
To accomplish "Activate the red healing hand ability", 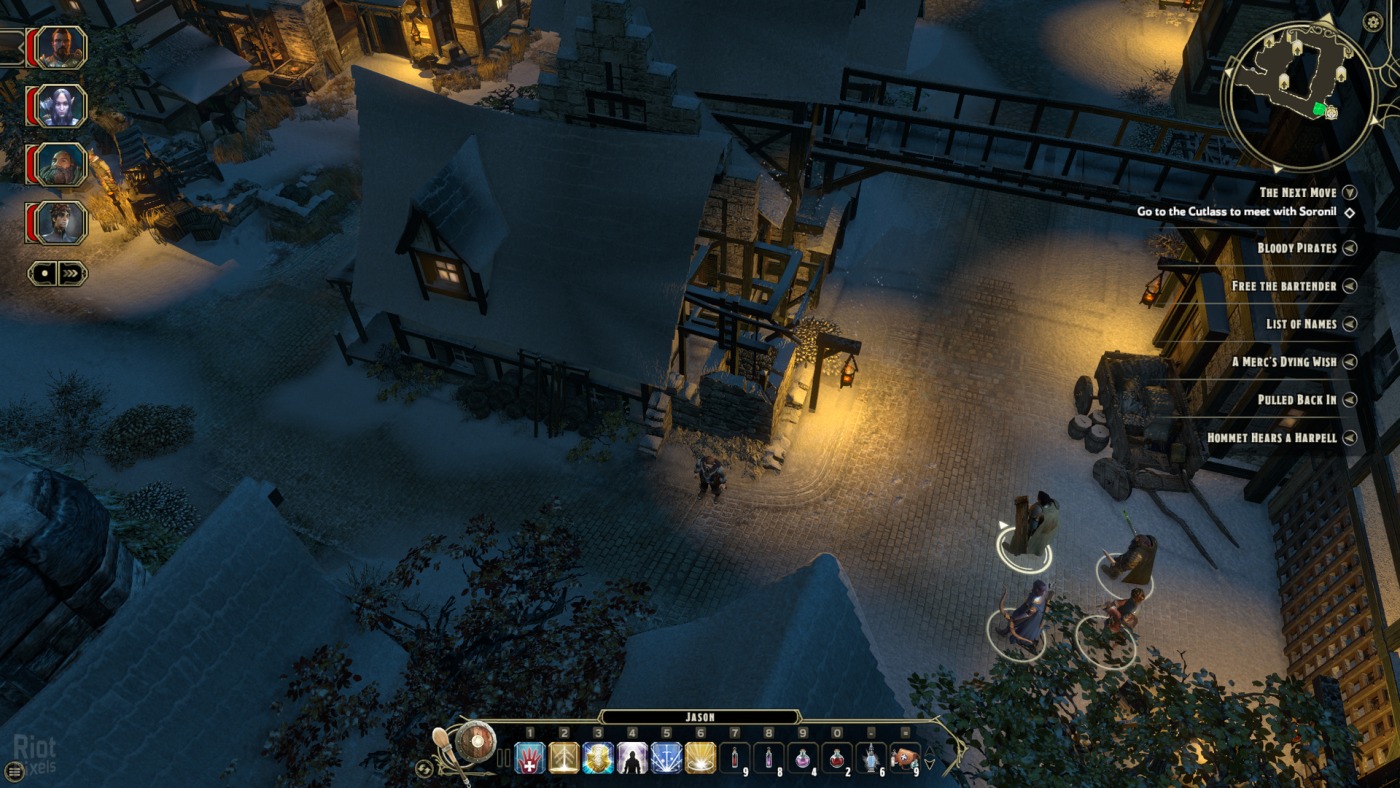I will 530,758.
